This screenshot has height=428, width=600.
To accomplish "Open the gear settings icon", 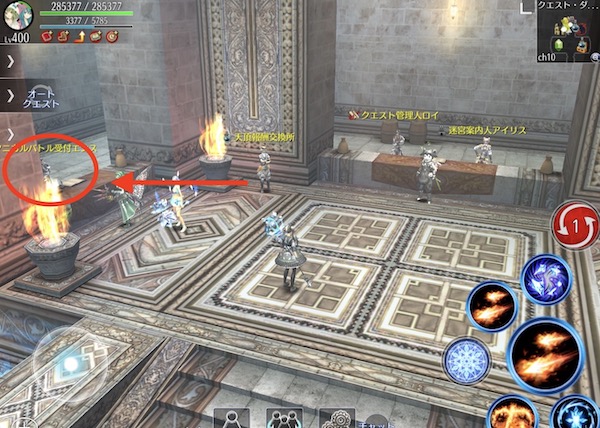I will 336,418.
